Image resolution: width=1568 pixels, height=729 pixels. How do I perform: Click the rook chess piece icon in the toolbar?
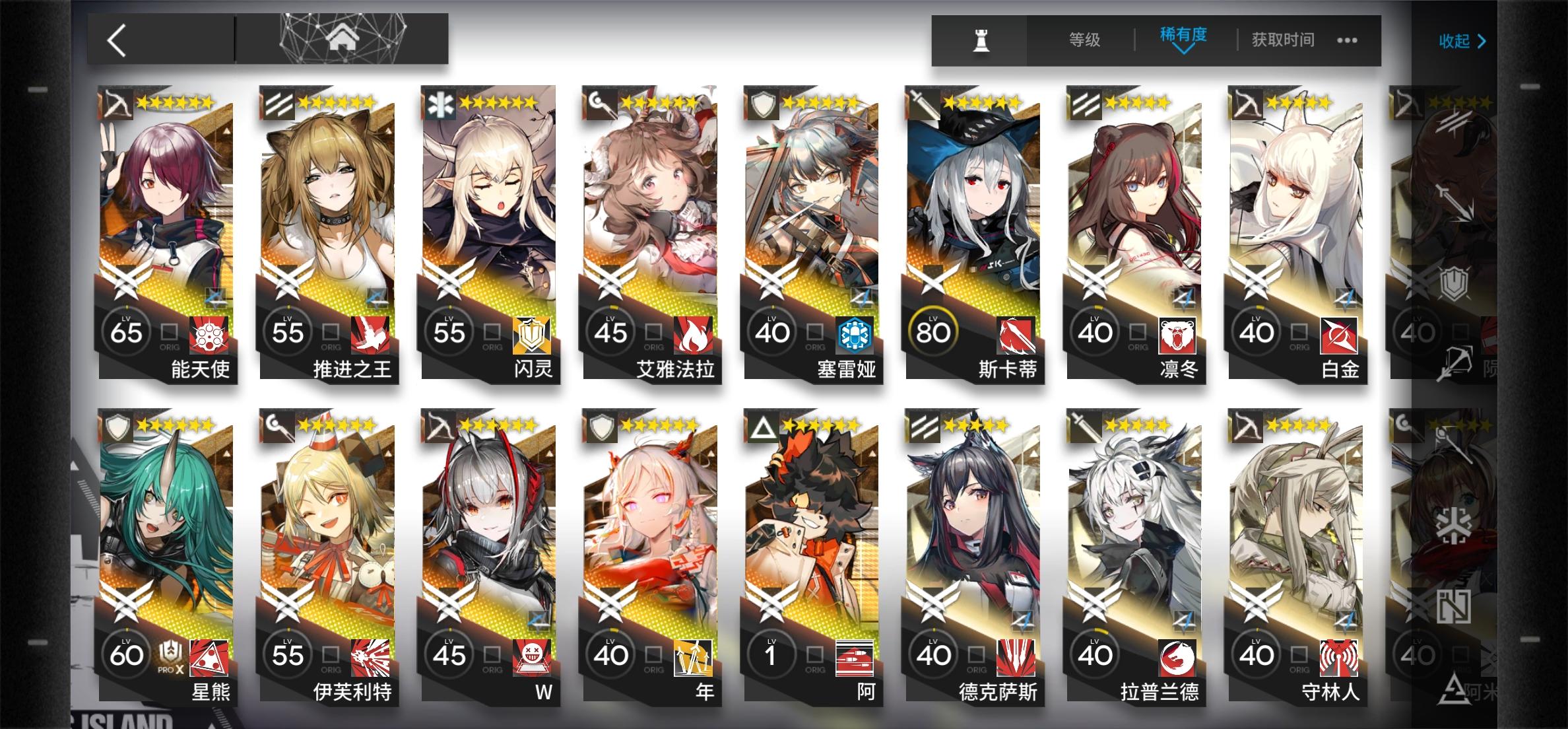(x=979, y=40)
